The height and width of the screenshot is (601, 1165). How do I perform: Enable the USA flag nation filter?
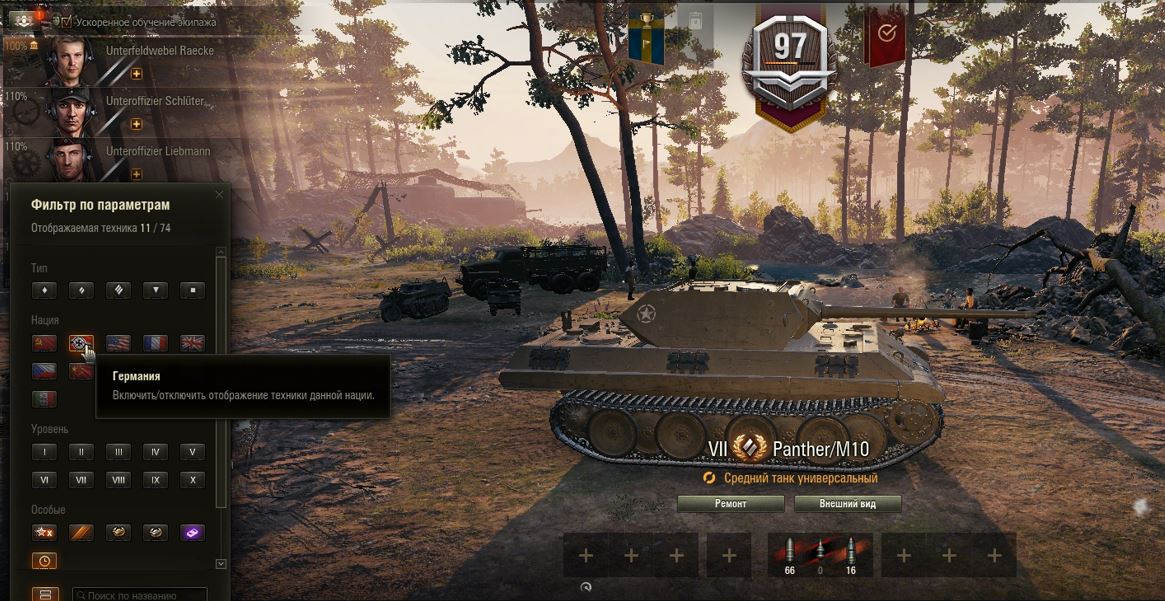[x=118, y=343]
